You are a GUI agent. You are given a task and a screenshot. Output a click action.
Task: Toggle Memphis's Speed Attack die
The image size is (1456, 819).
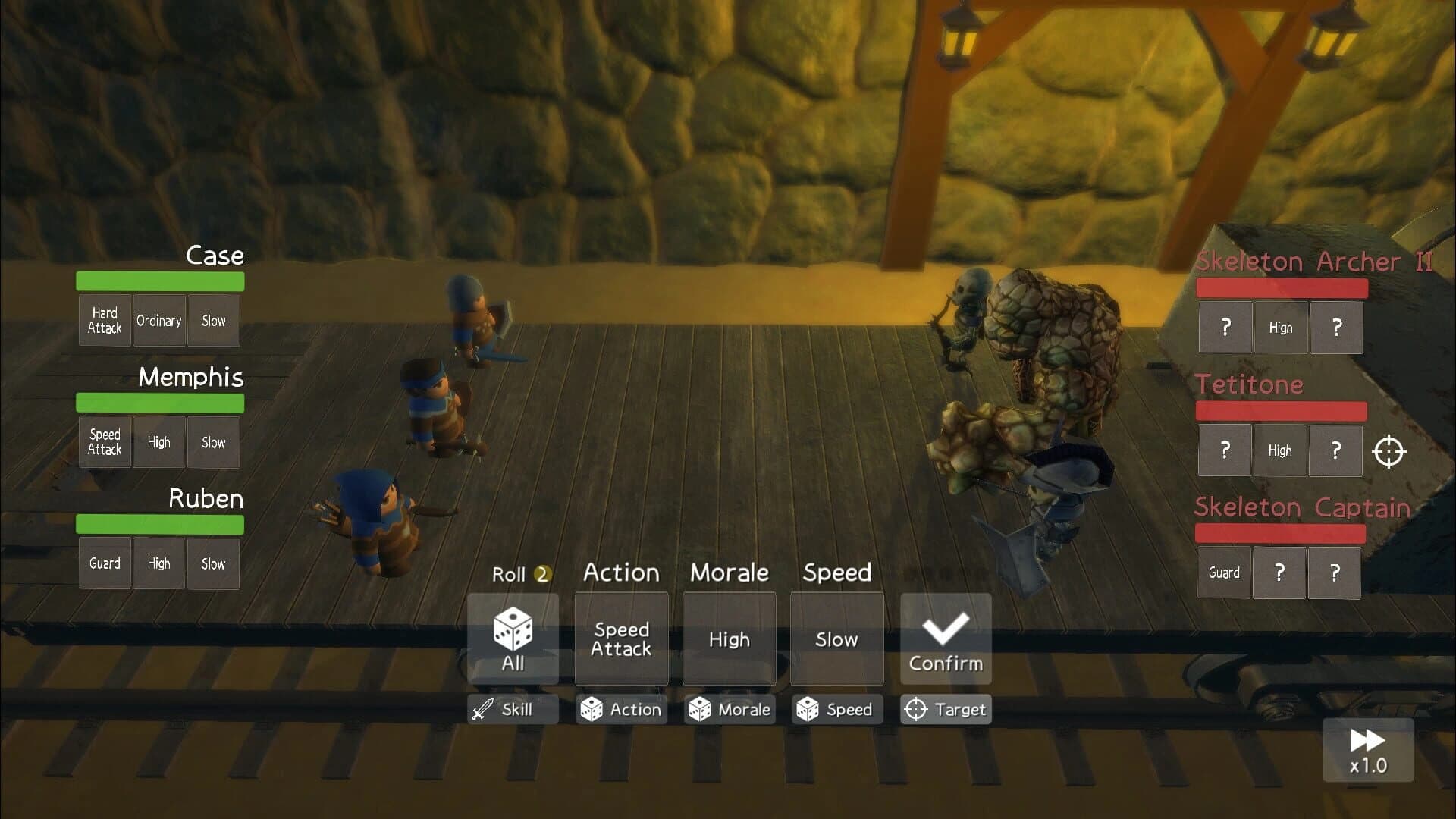[104, 442]
